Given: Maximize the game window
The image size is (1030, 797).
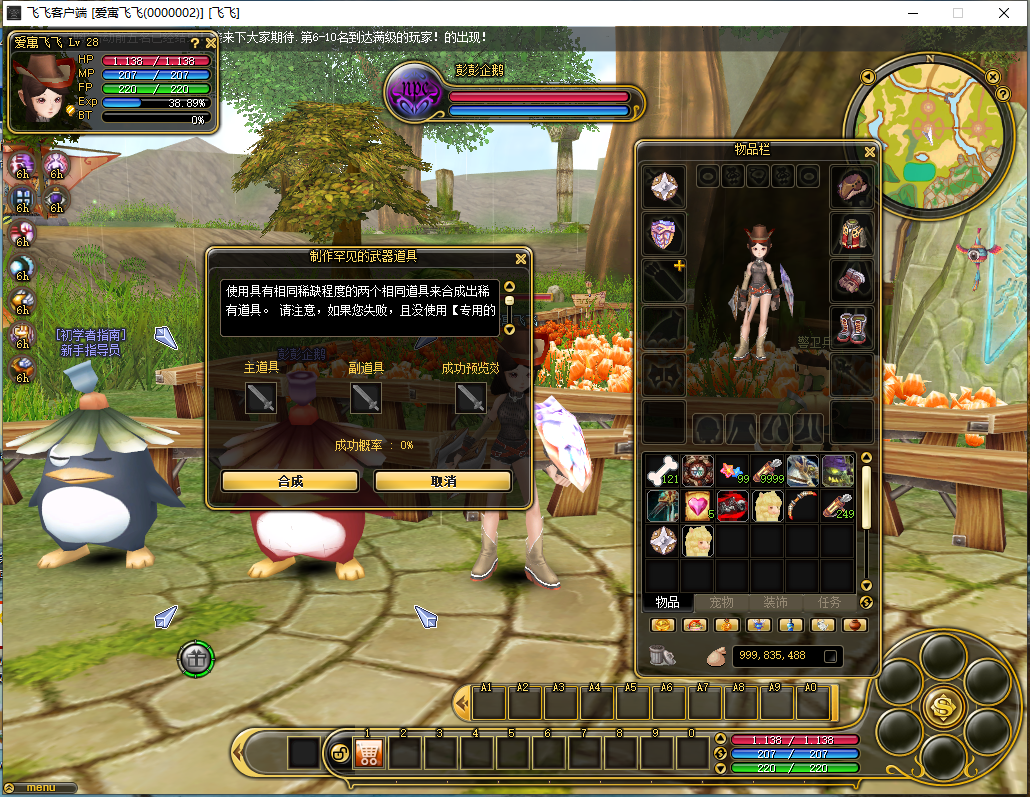Looking at the screenshot, I should tap(957, 13).
